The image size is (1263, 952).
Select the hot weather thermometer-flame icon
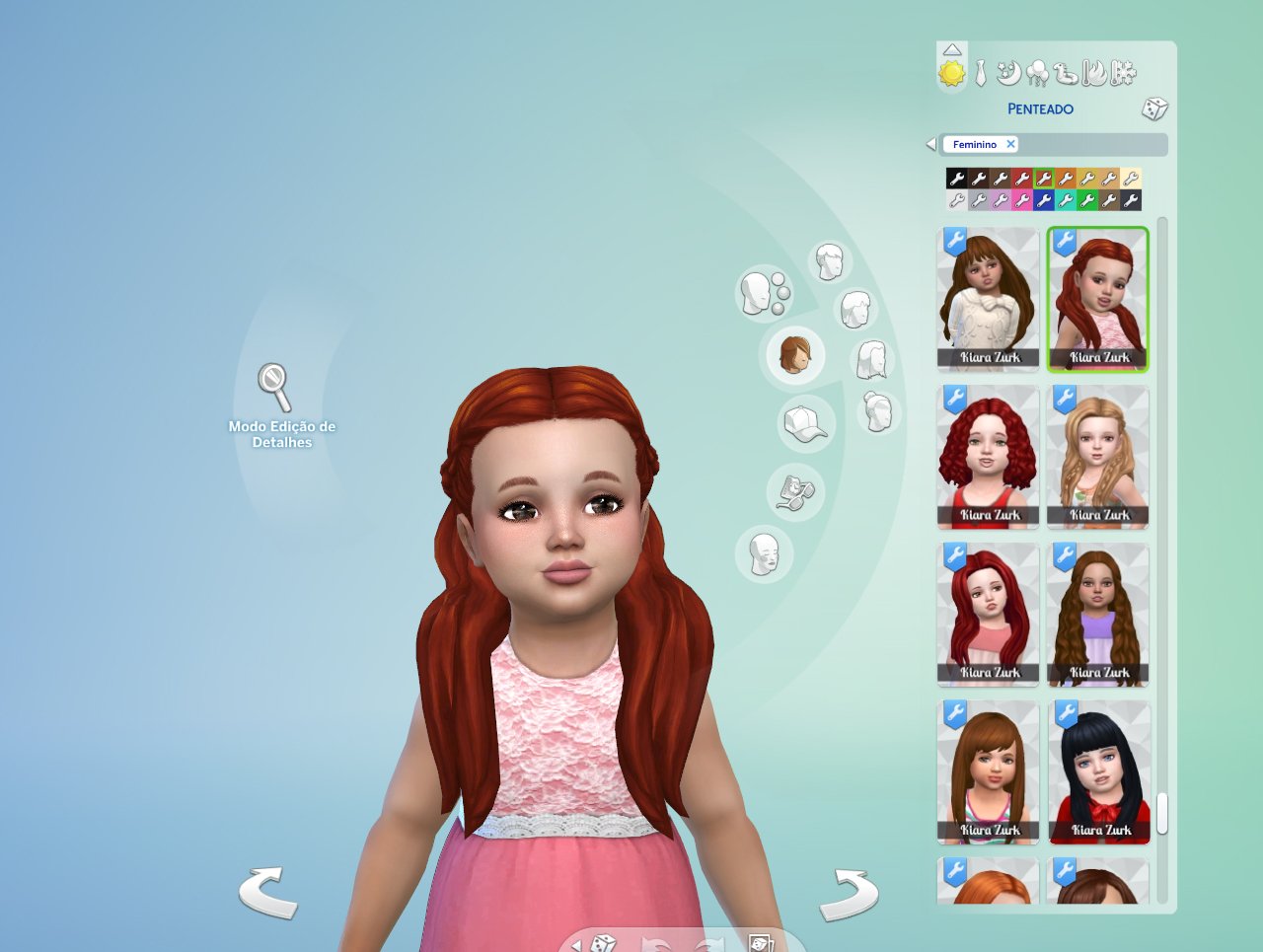click(1094, 71)
